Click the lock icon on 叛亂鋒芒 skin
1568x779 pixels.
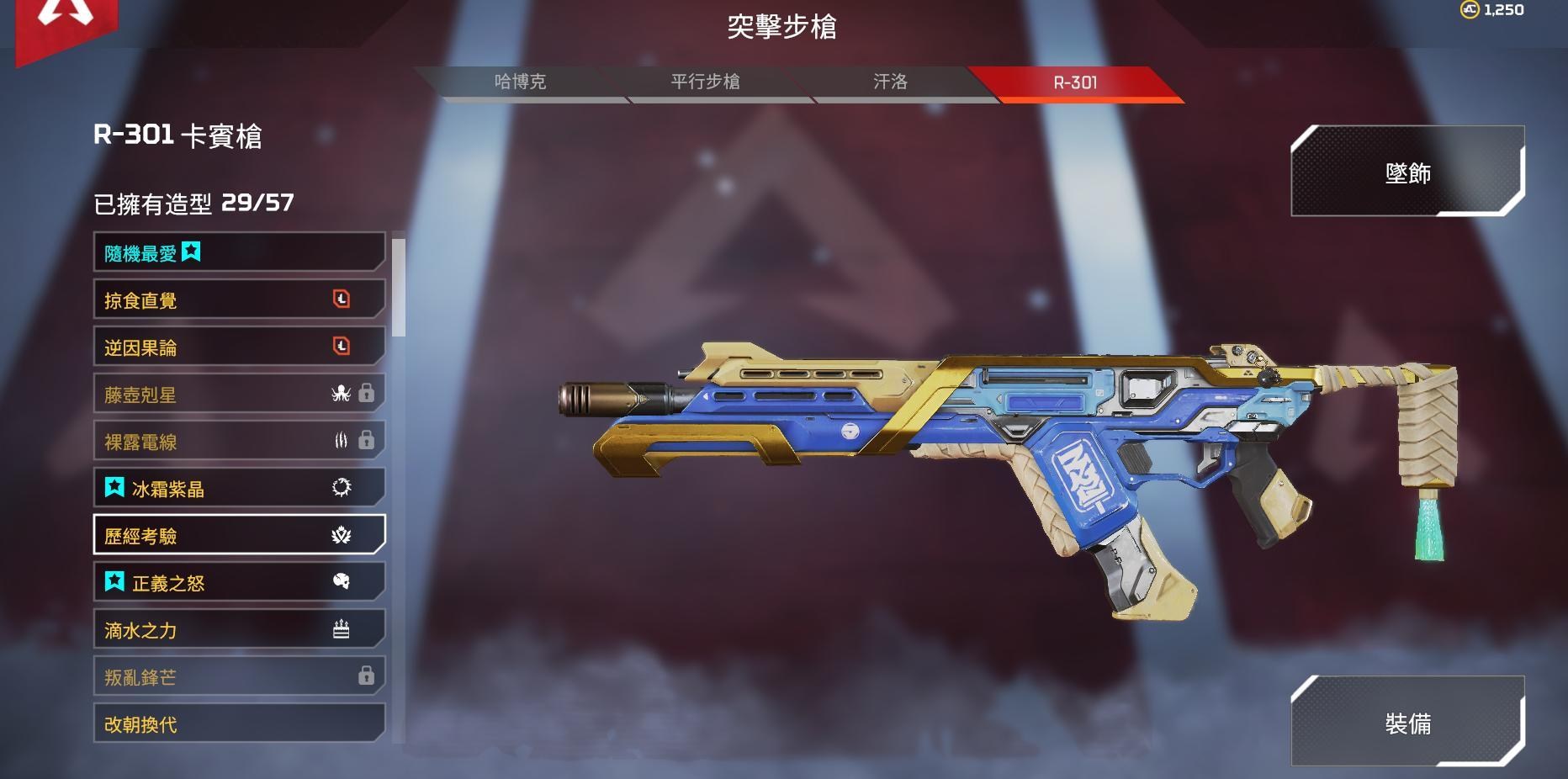point(365,675)
